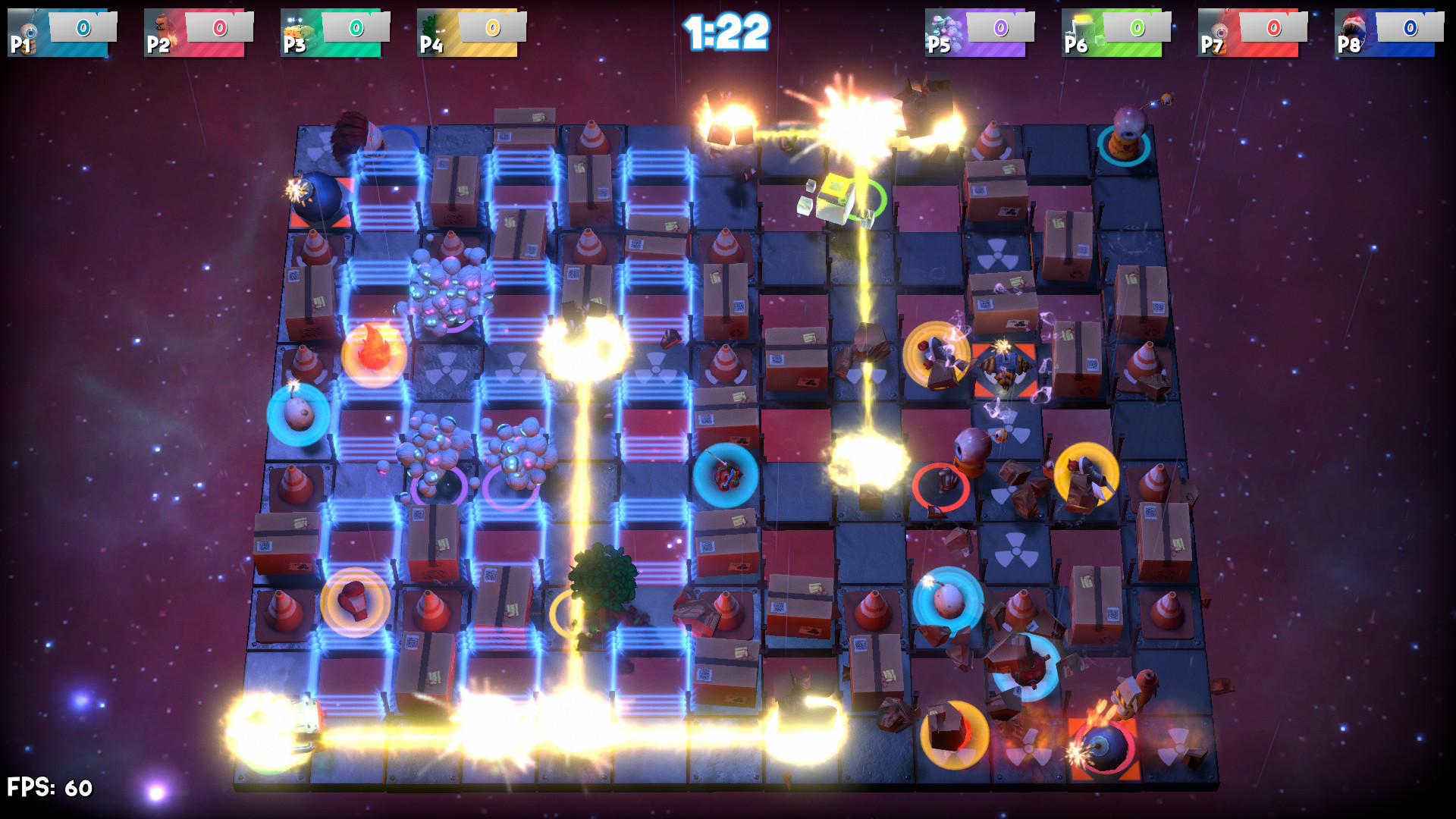The height and width of the screenshot is (819, 1456).
Task: Click the P5 brain cluster avatar icon
Action: point(943,28)
